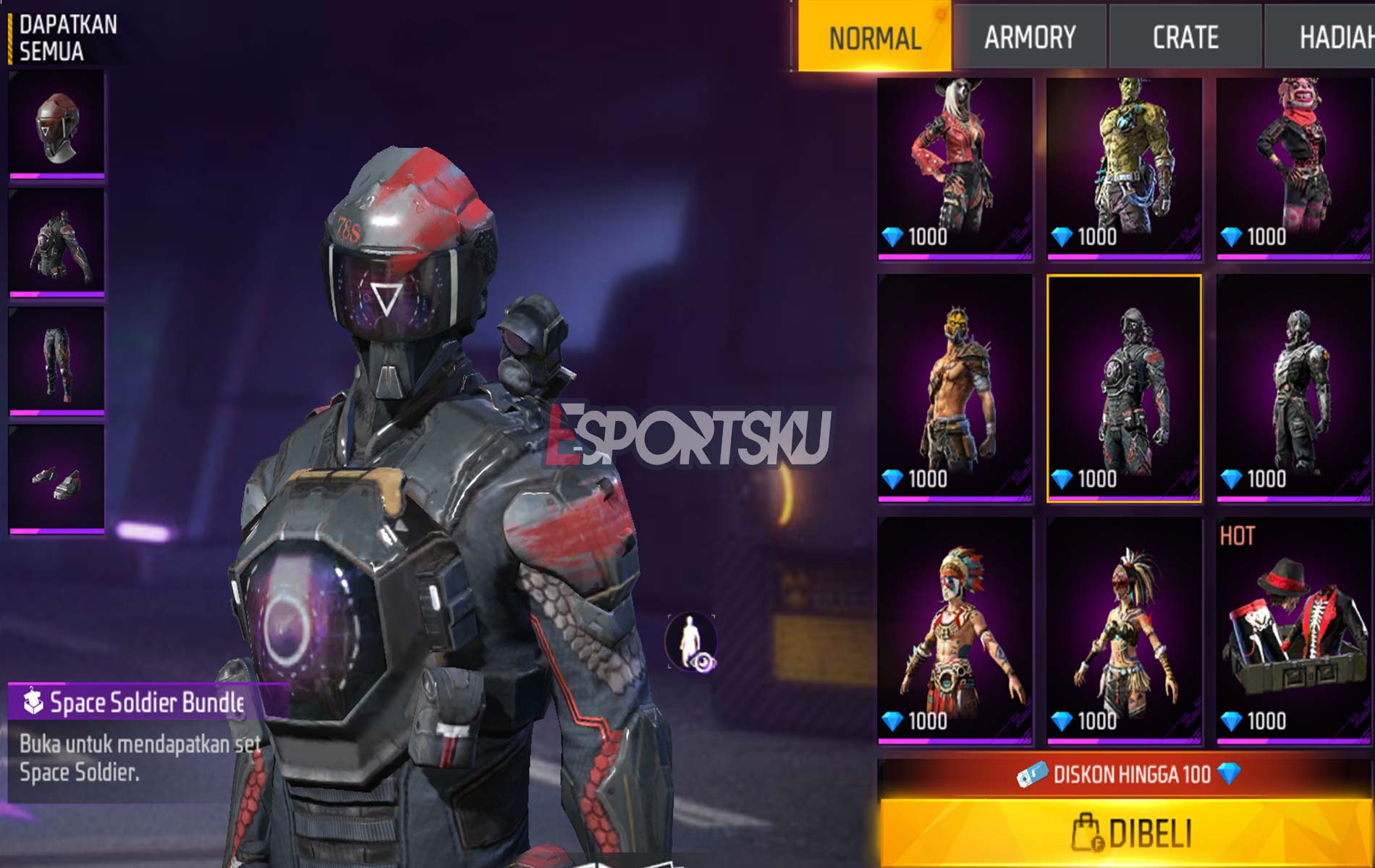Select the helmet item thumbnail on left sidebar
Image resolution: width=1375 pixels, height=868 pixels.
click(x=58, y=119)
